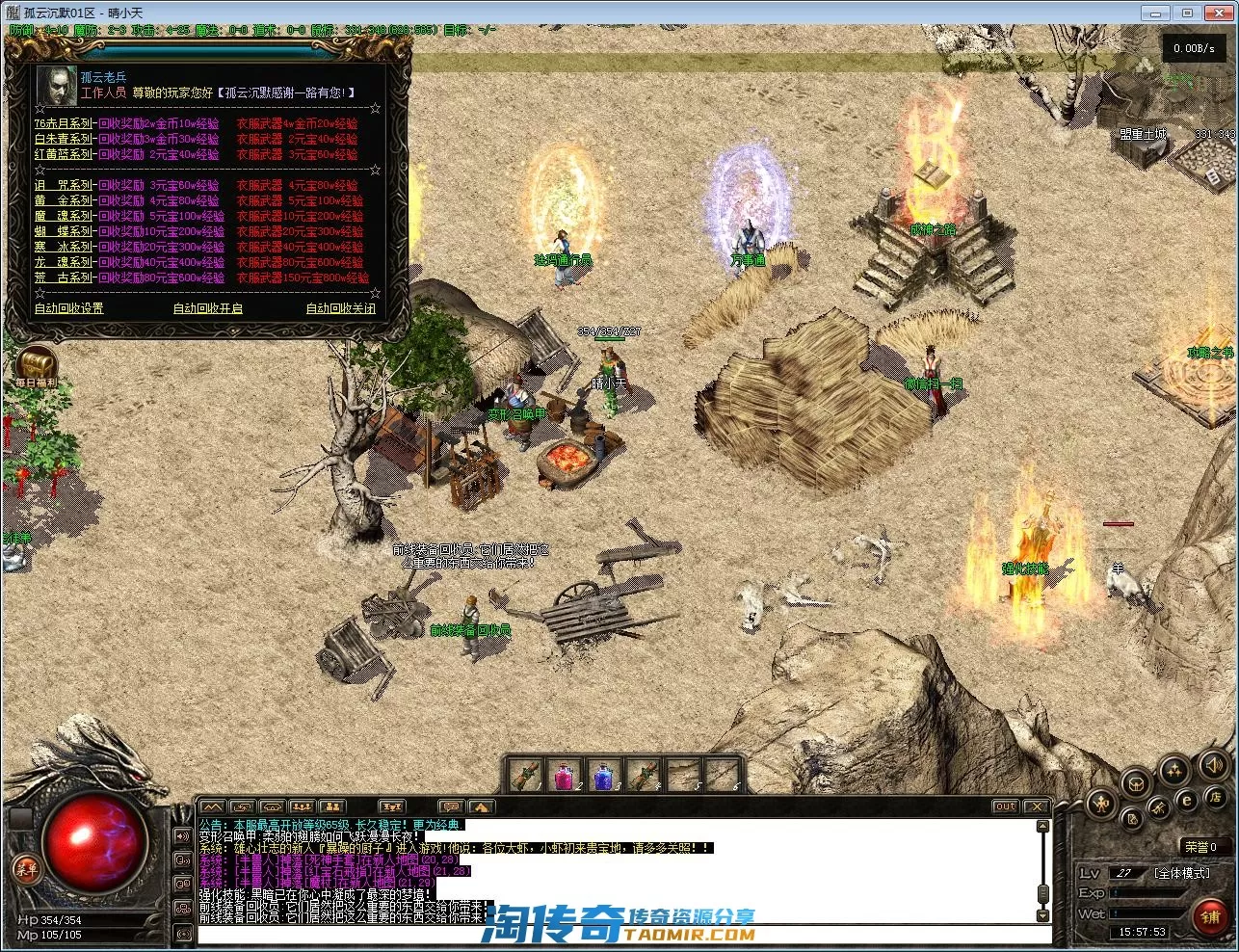This screenshot has height=952, width=1239.
Task: Open the bag chest round icon
Action: click(x=1137, y=781)
